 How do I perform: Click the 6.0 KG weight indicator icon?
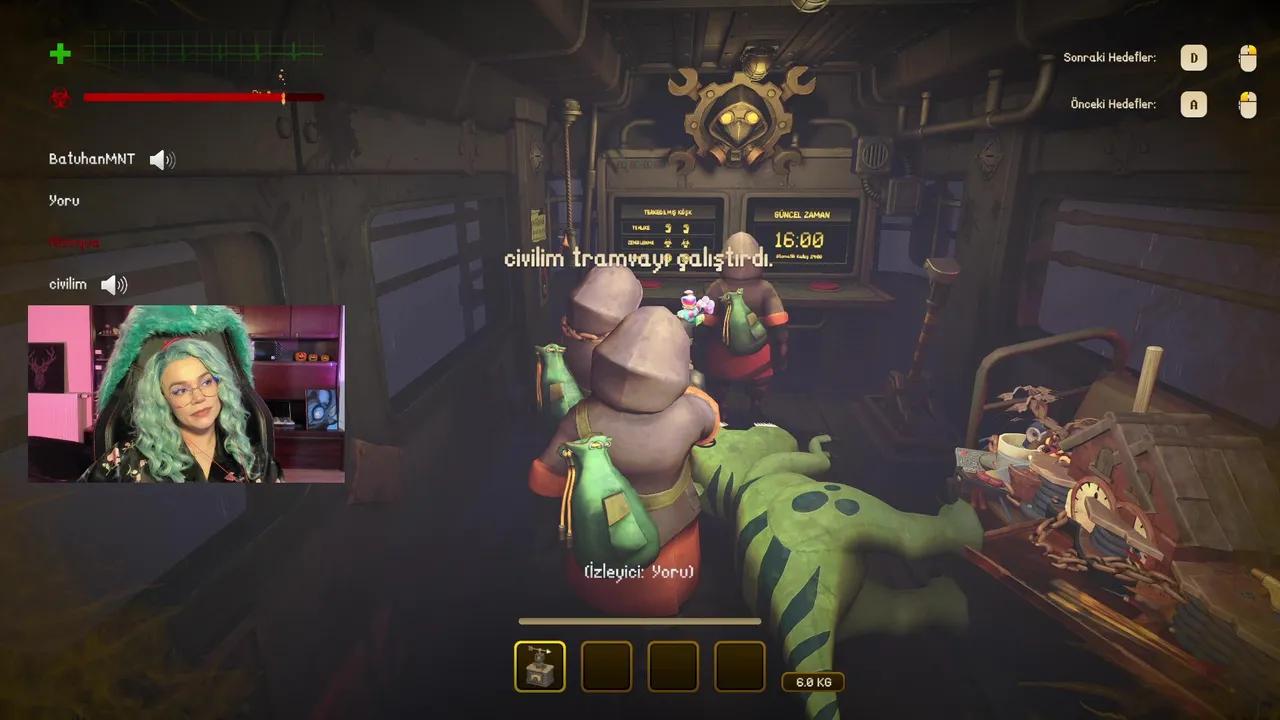[x=813, y=681]
